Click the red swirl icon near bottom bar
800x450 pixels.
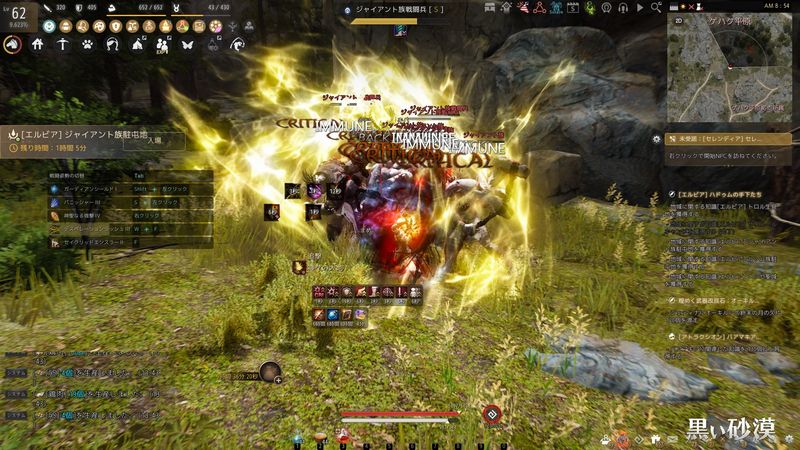(492, 413)
